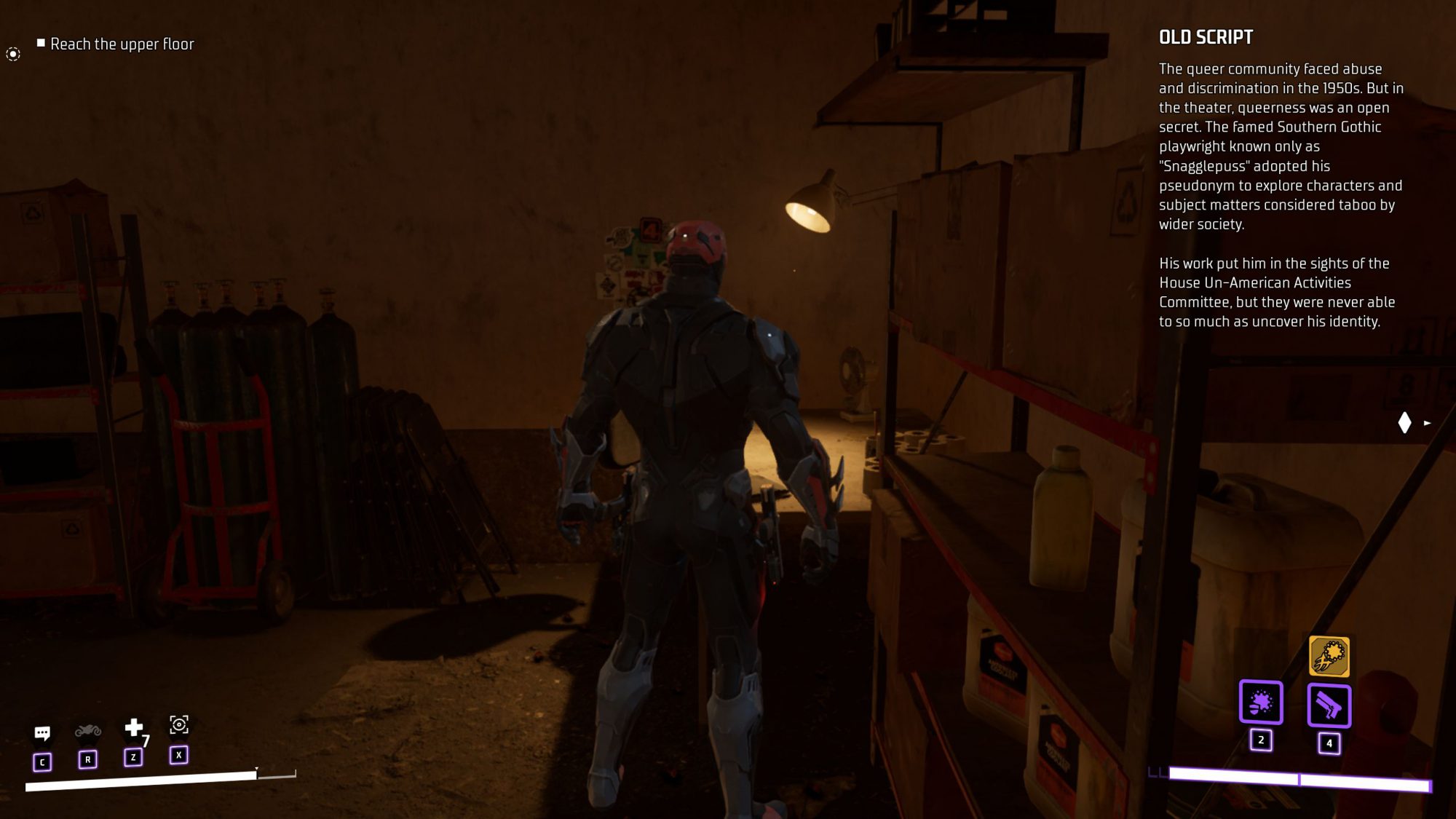Select the Reach the upper floor objective
The image size is (1456, 819).
tap(122, 44)
